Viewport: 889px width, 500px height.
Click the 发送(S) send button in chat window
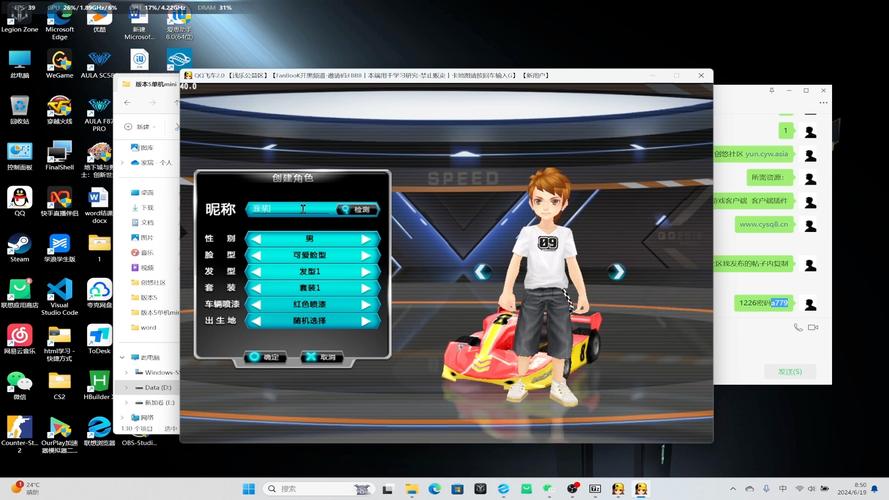click(x=789, y=371)
